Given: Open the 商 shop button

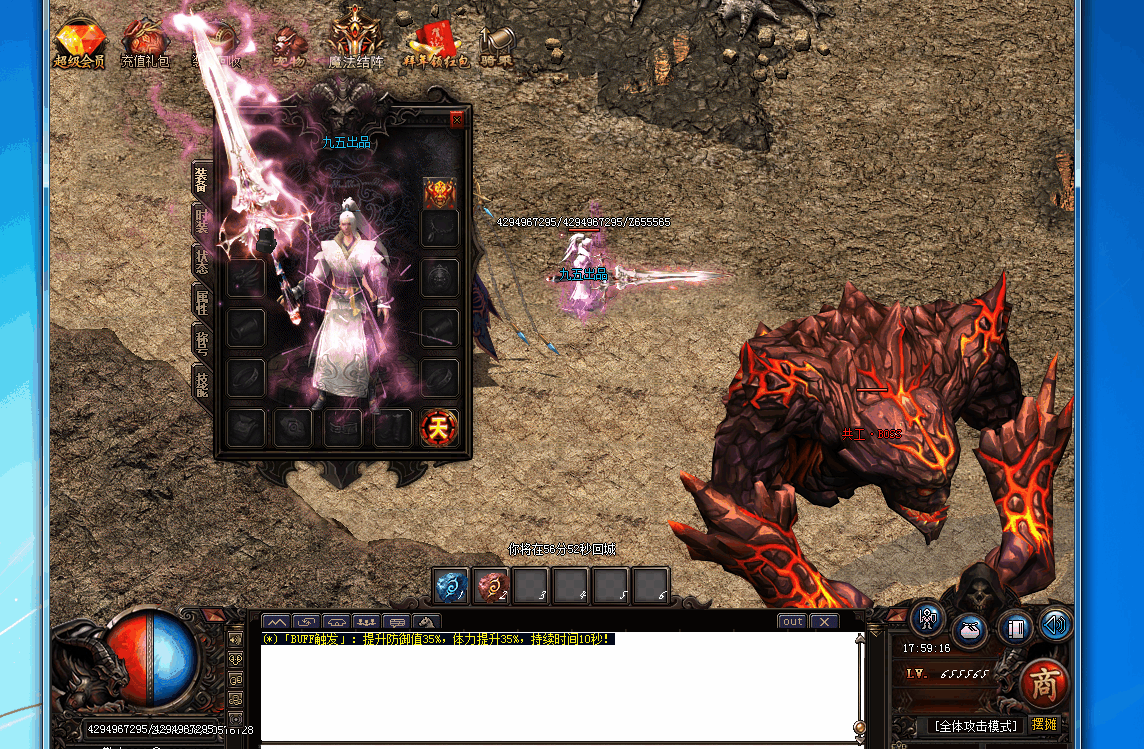Looking at the screenshot, I should point(1044,685).
